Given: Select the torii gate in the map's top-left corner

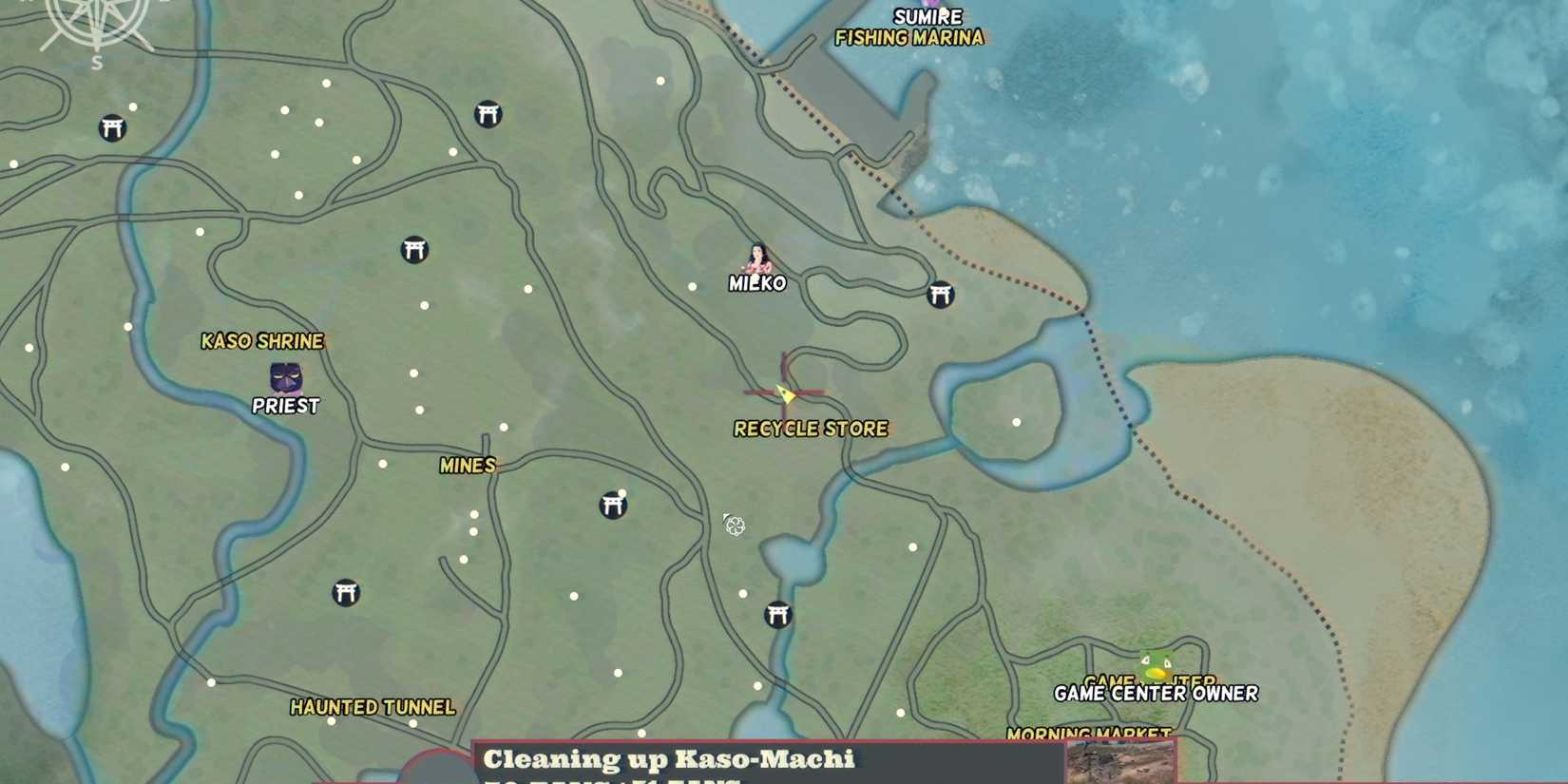Looking at the screenshot, I should coord(111,125).
